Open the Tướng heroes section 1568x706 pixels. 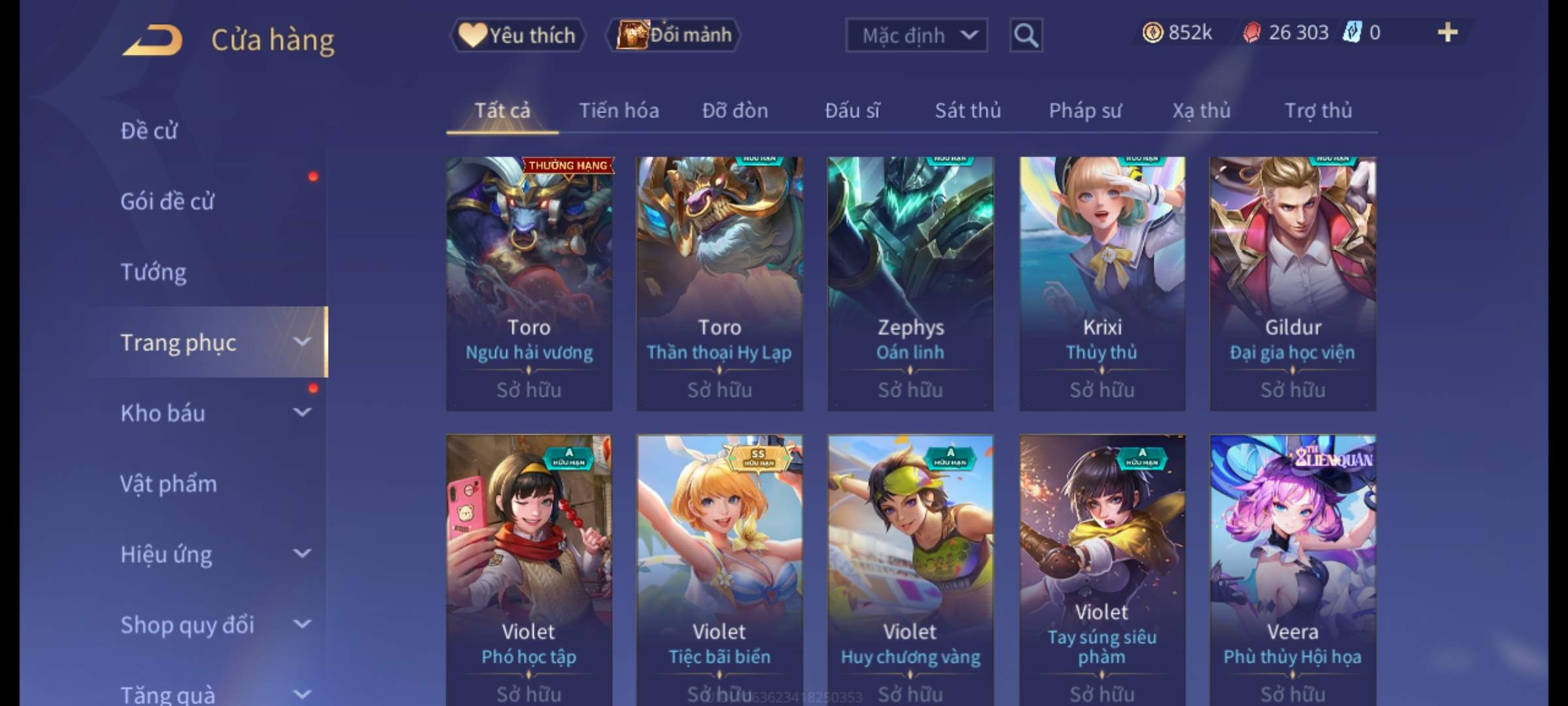(x=154, y=272)
